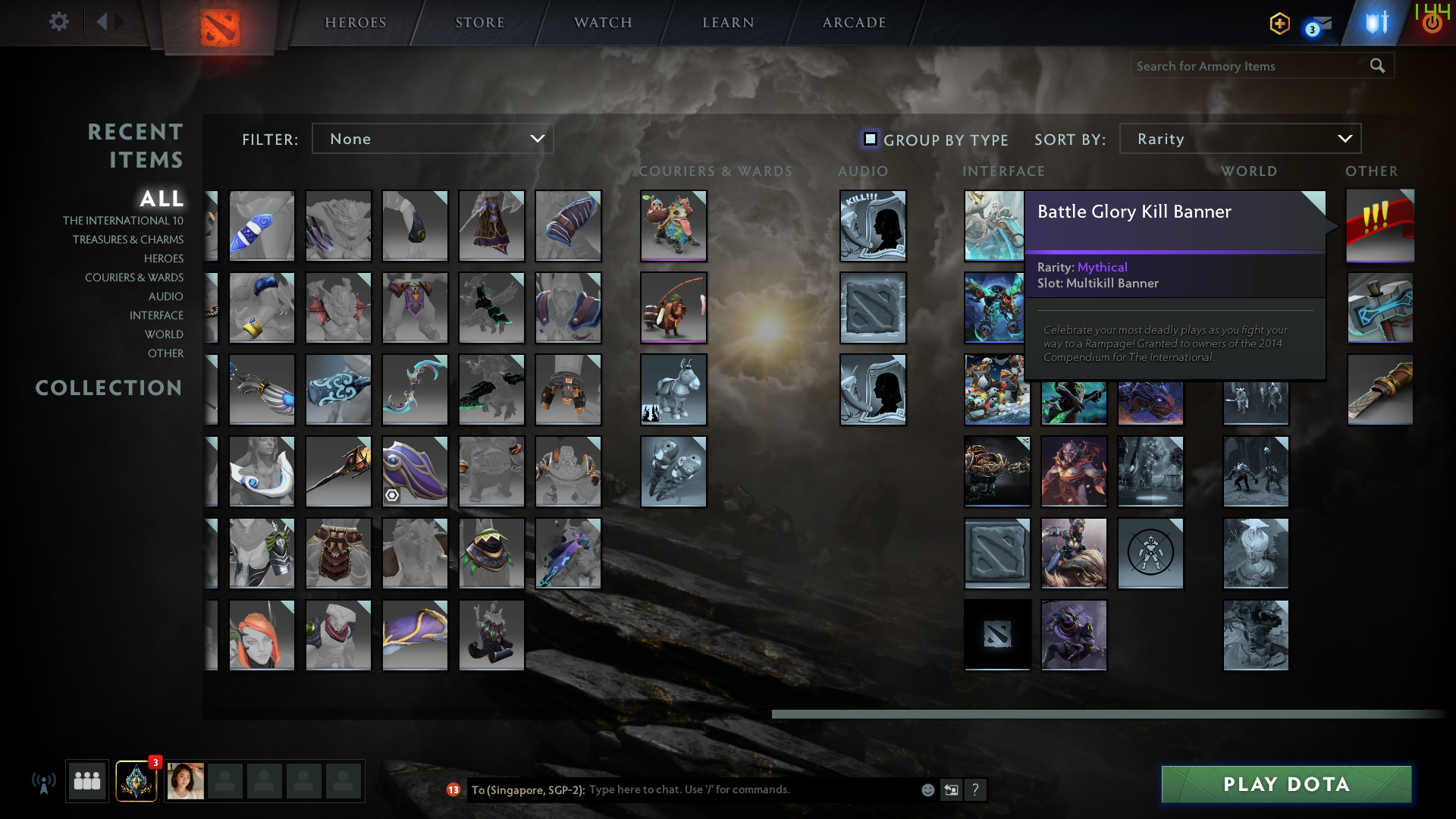Toggle the Group By Type checkbox
Screen dimensions: 1456x819
tap(870, 139)
